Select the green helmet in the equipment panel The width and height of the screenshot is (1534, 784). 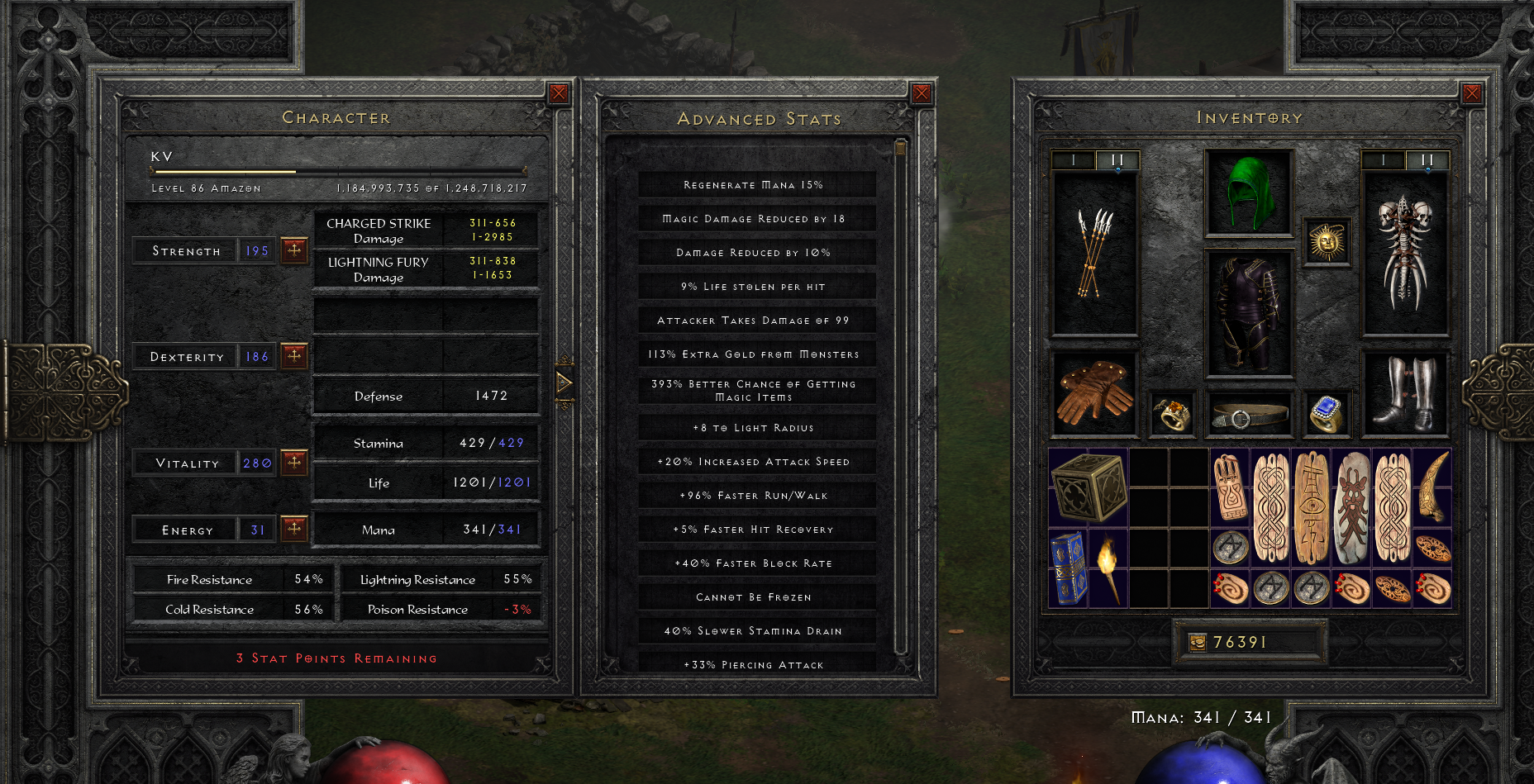[1248, 192]
